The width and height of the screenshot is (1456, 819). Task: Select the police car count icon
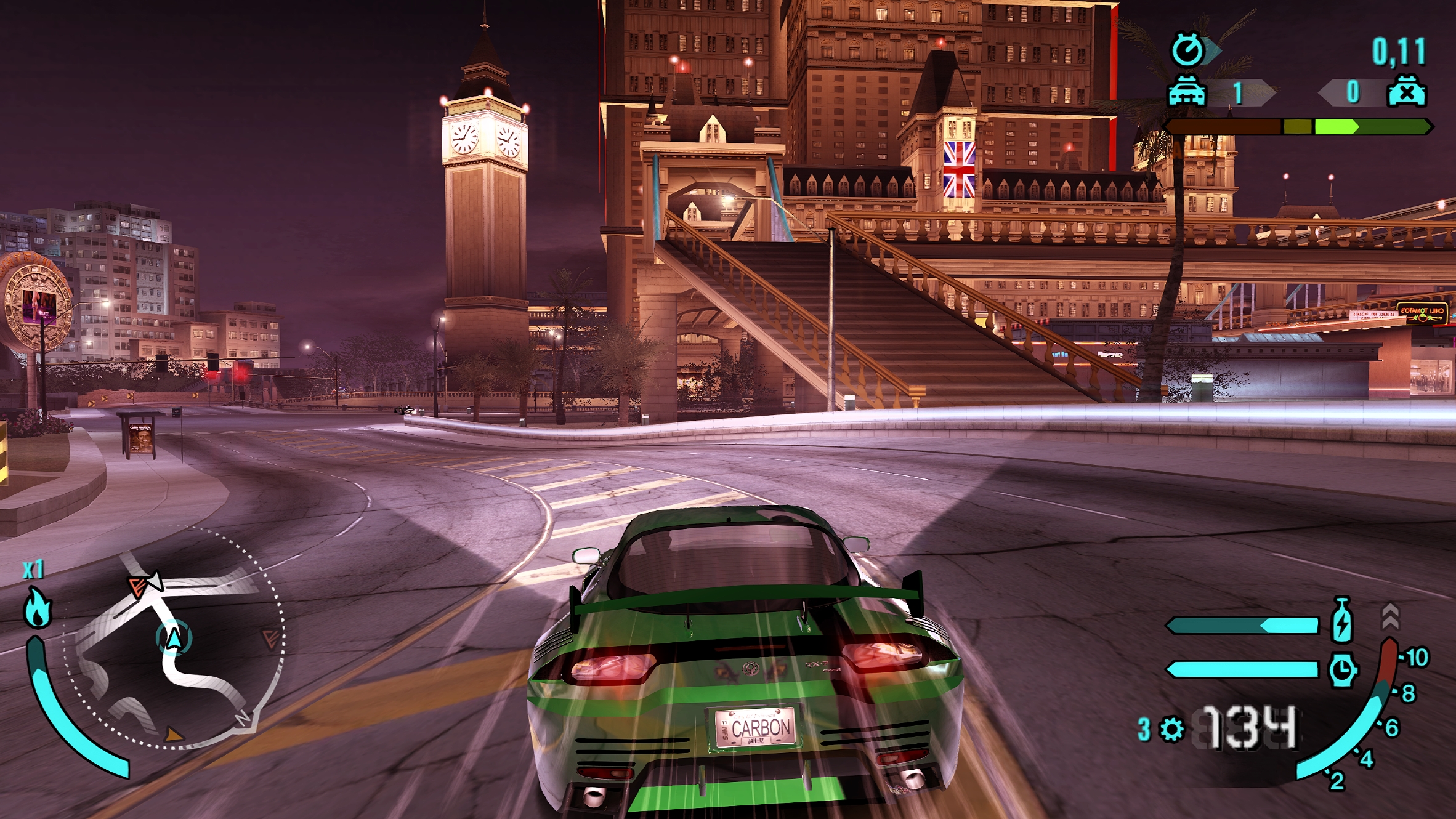click(x=1187, y=92)
